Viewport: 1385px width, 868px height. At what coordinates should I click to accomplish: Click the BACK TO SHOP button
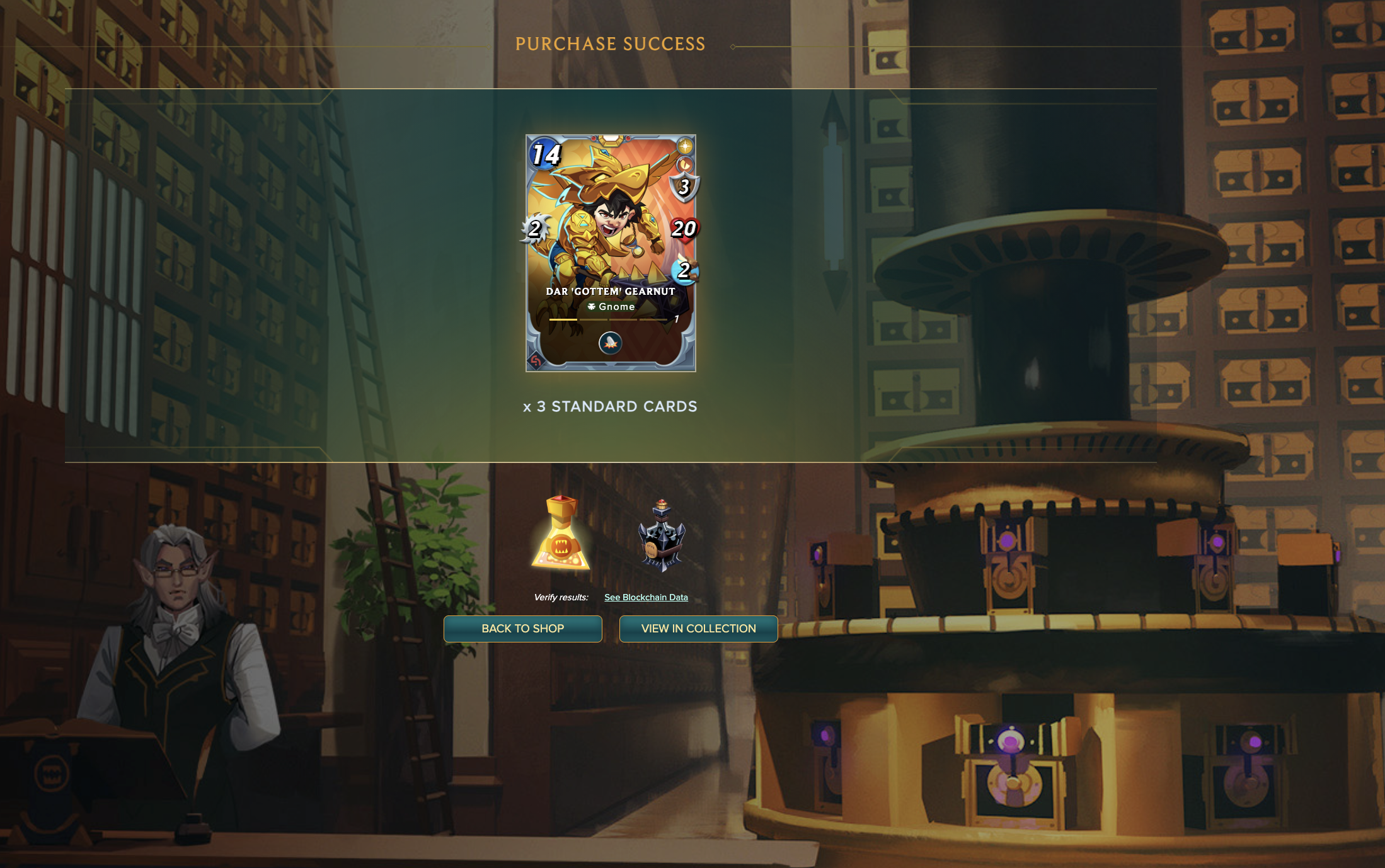pos(523,629)
